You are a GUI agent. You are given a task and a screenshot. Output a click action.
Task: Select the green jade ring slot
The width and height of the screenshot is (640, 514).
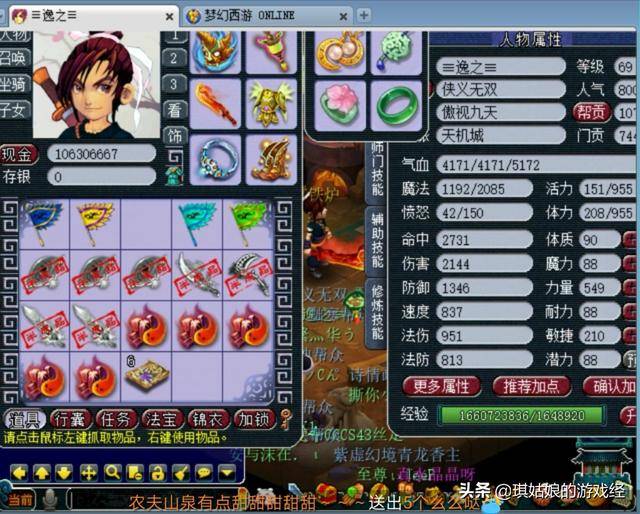(397, 103)
